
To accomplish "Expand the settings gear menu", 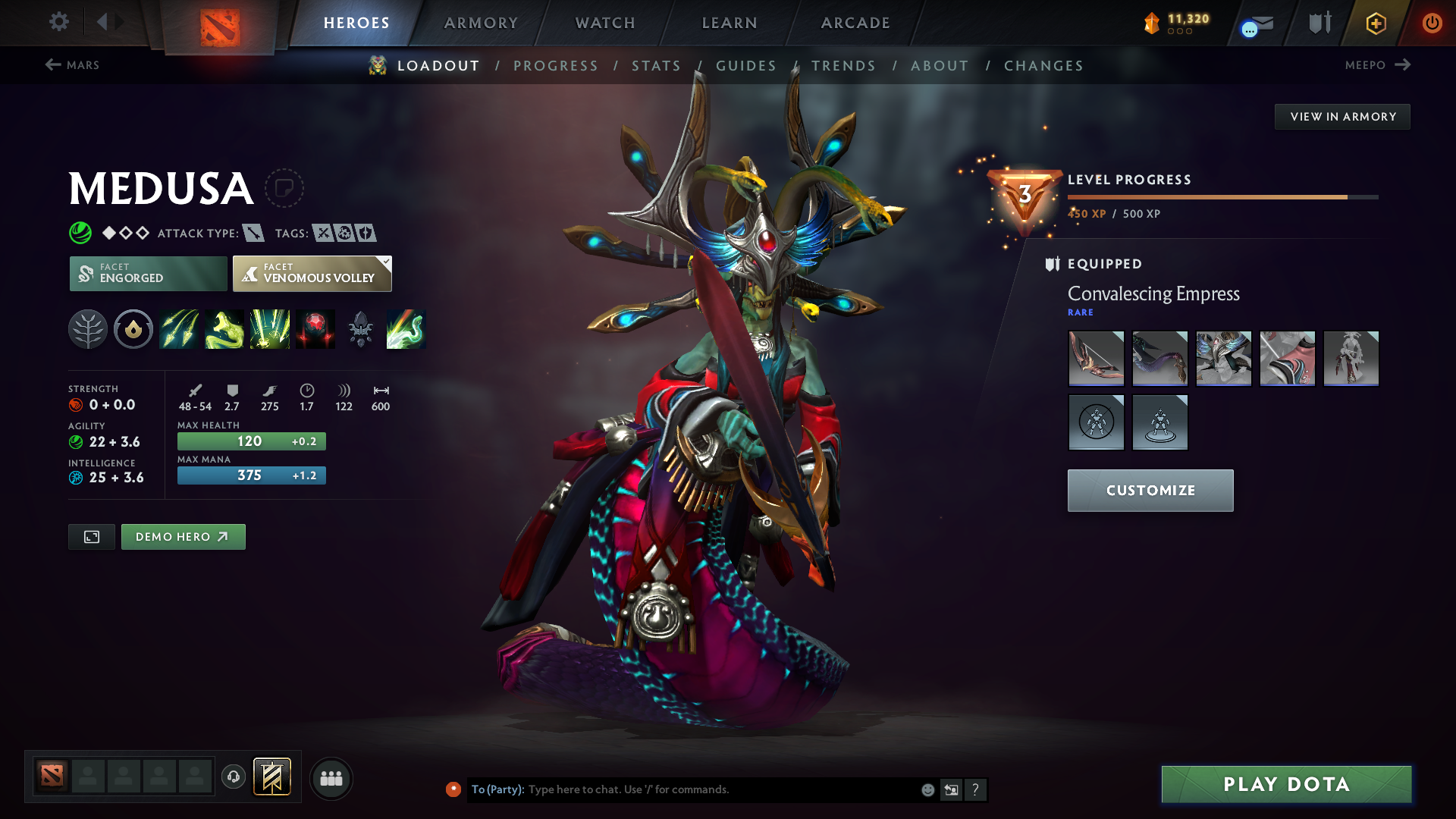I will pyautogui.click(x=59, y=22).
